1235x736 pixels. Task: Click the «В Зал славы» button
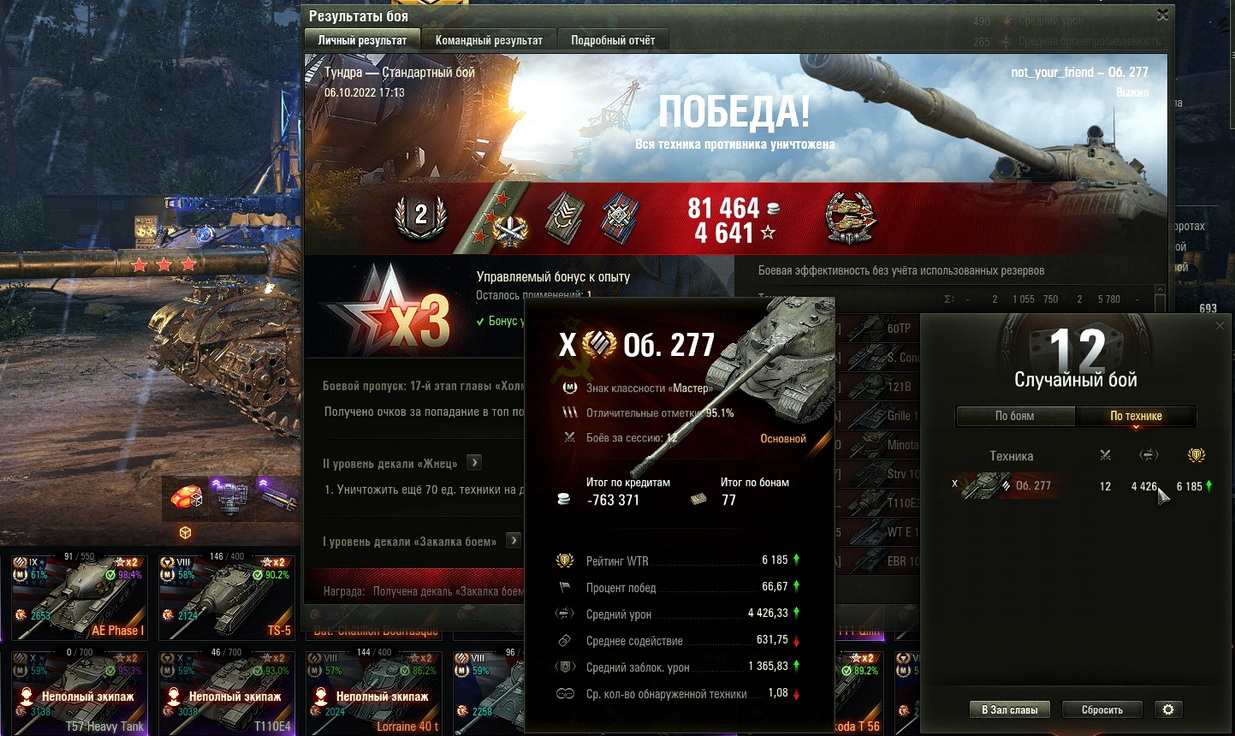[x=1009, y=710]
